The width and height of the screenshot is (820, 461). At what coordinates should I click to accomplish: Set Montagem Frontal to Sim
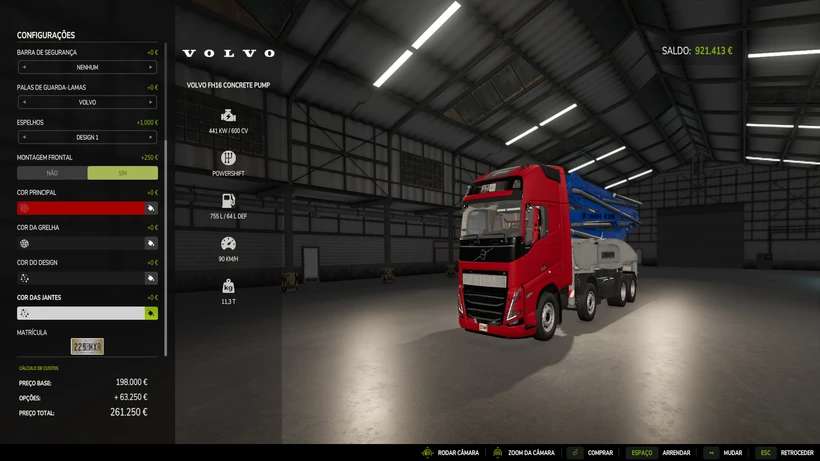tap(122, 173)
